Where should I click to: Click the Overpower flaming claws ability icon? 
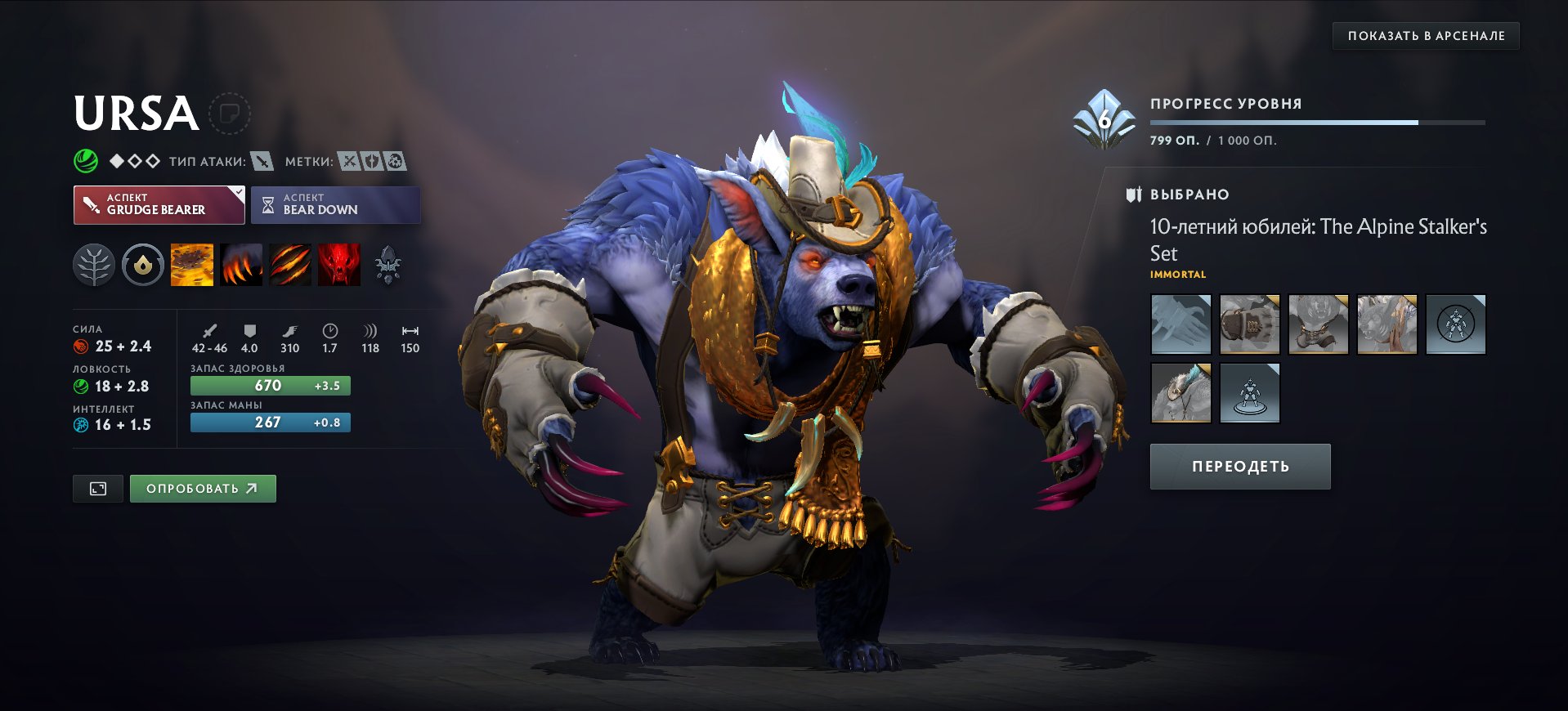tap(241, 263)
